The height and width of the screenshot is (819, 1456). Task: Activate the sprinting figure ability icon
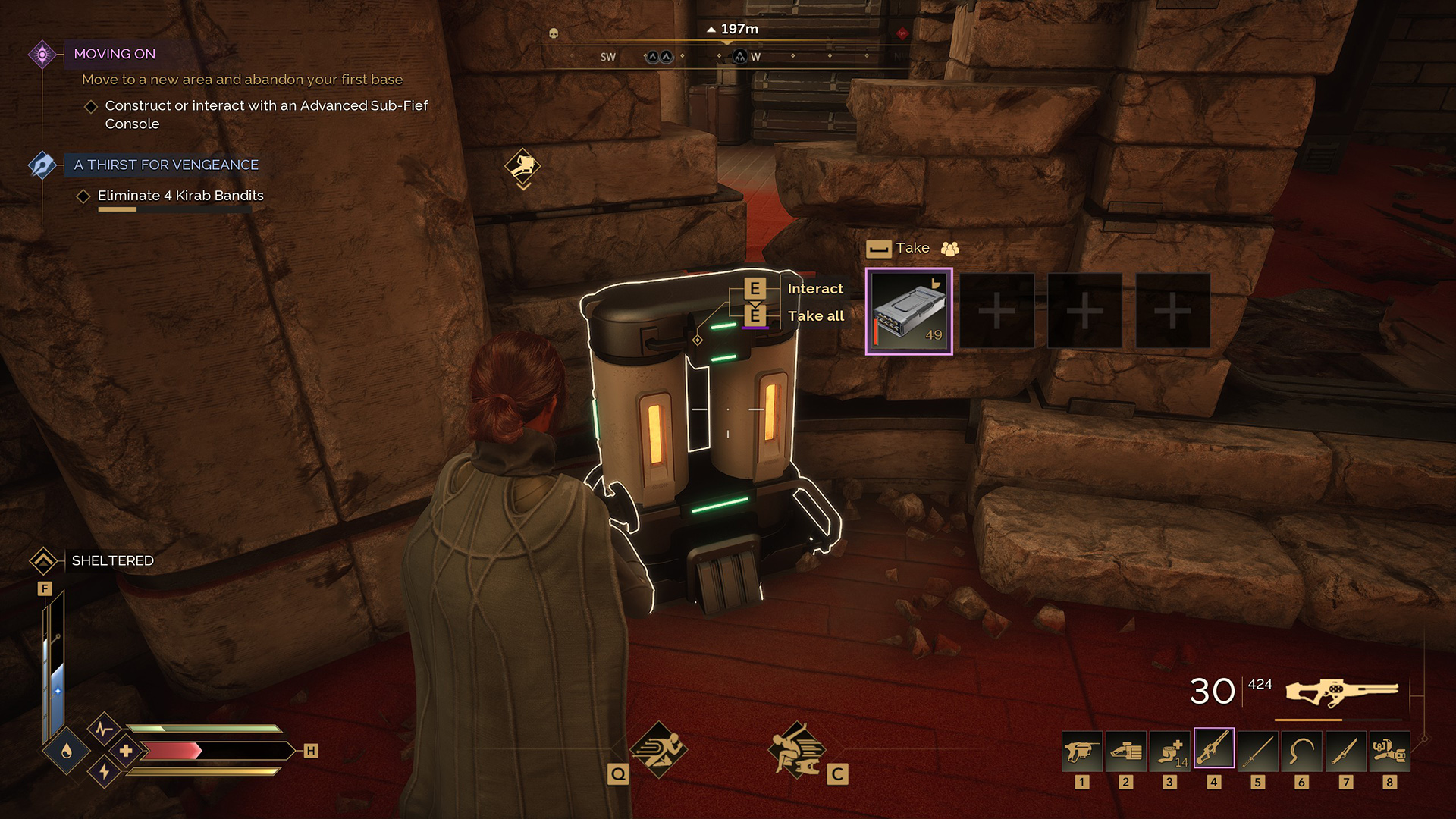click(x=657, y=749)
